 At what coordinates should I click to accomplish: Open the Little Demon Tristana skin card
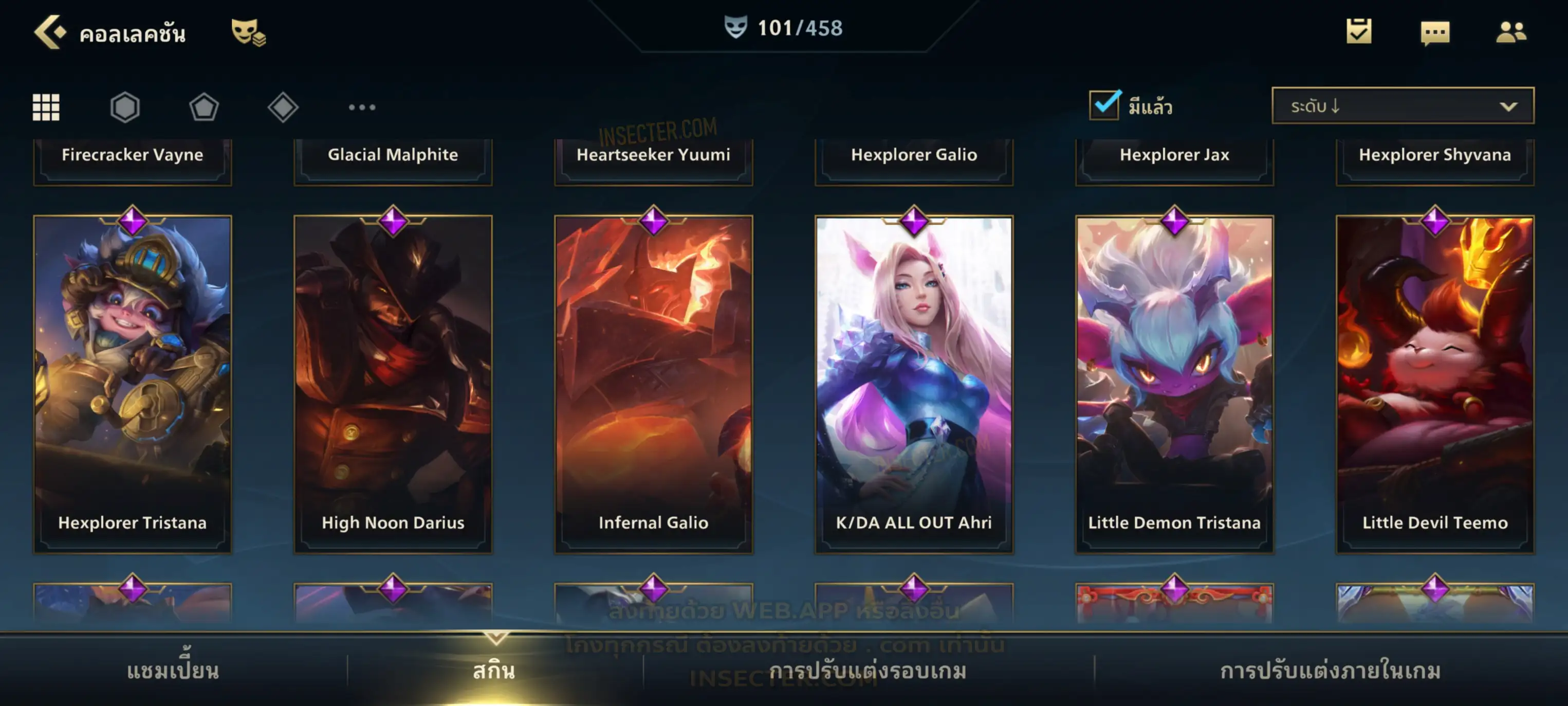click(x=1174, y=384)
